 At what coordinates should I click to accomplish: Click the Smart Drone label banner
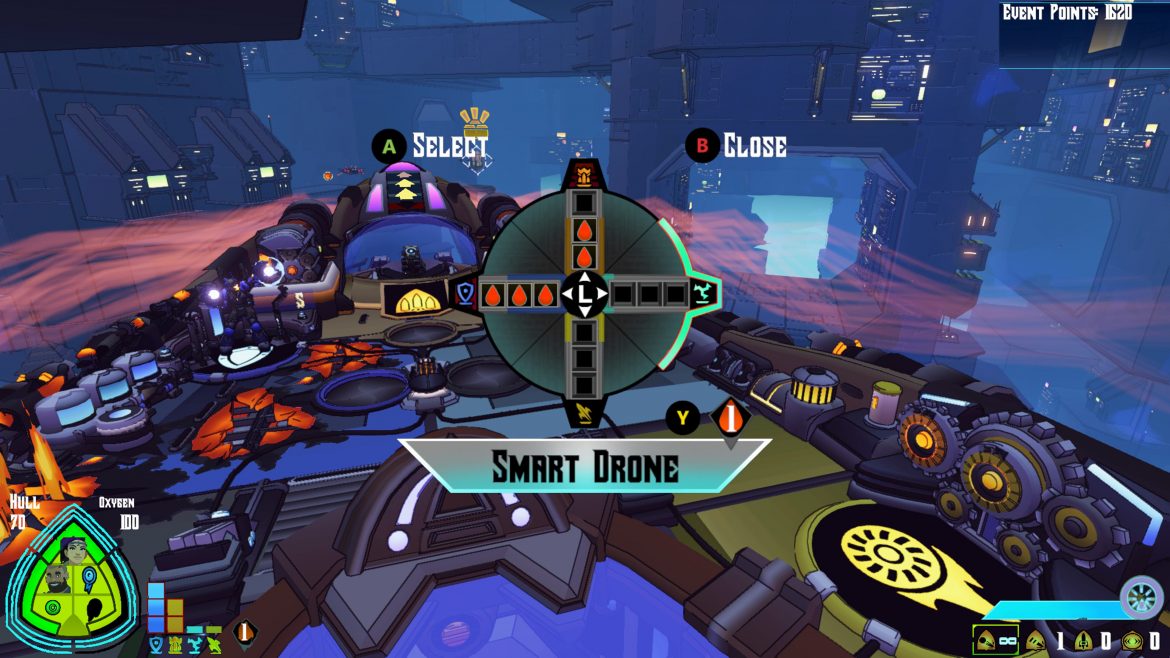coord(584,467)
